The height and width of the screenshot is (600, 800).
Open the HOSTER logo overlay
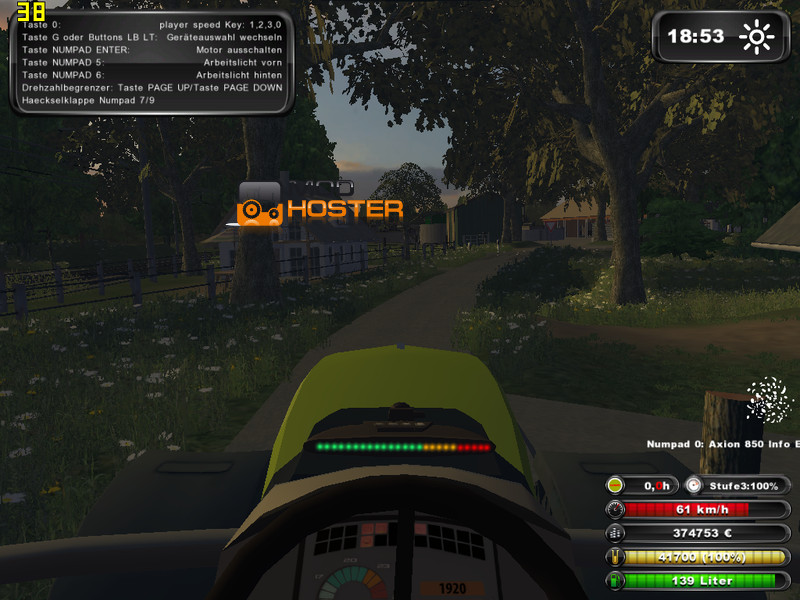point(320,208)
